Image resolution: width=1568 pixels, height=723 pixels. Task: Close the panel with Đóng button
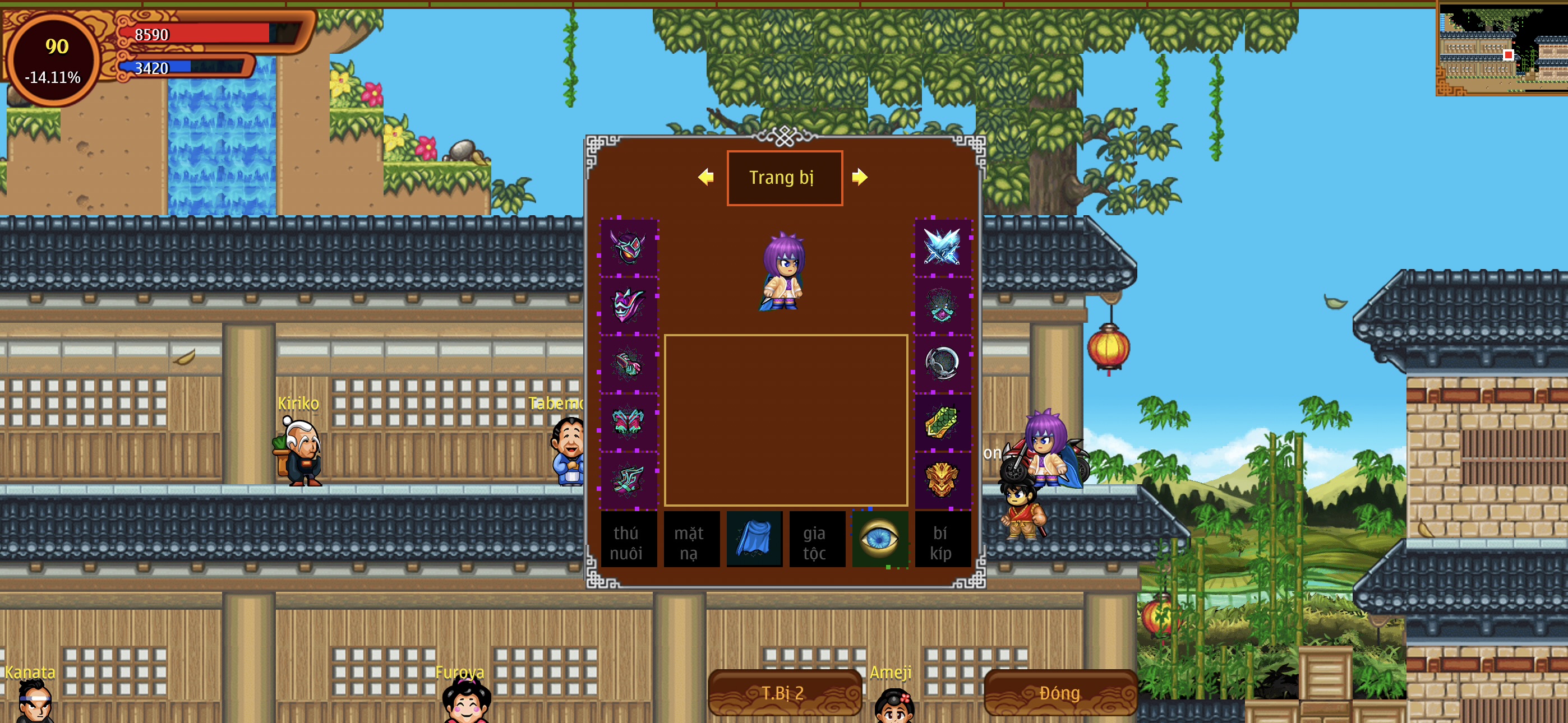coord(1059,693)
